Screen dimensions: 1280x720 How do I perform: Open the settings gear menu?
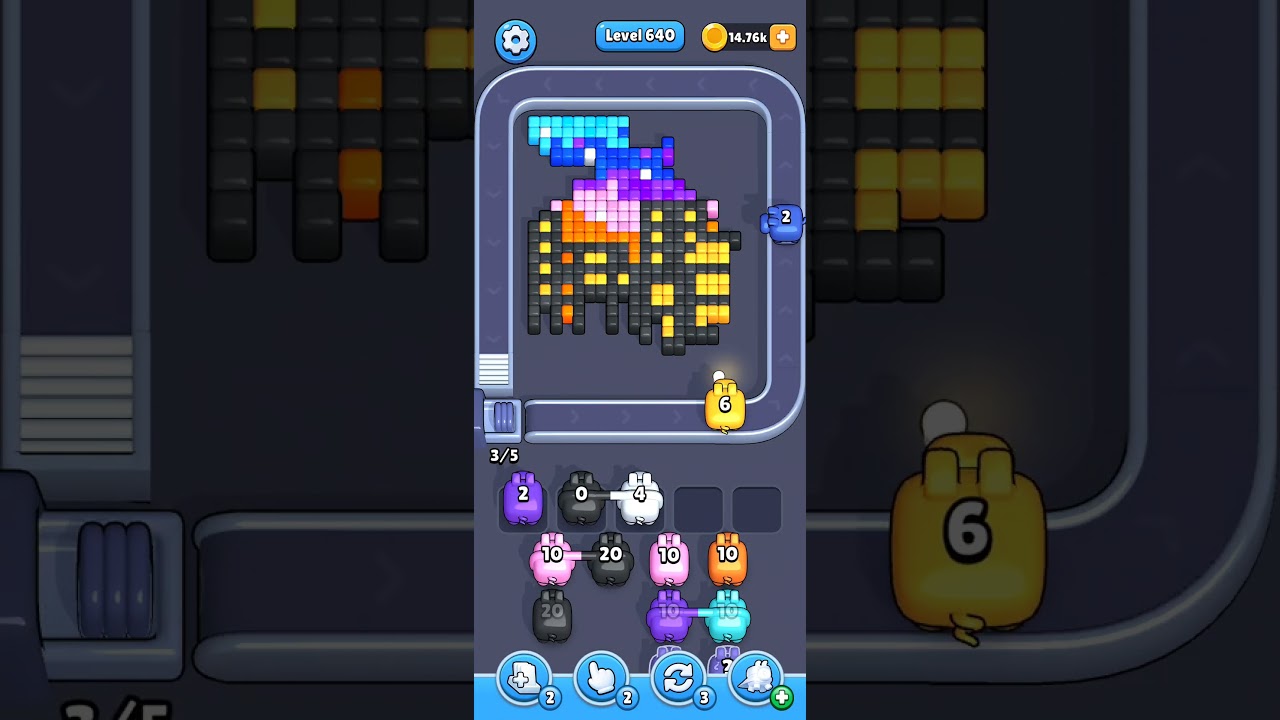[516, 38]
